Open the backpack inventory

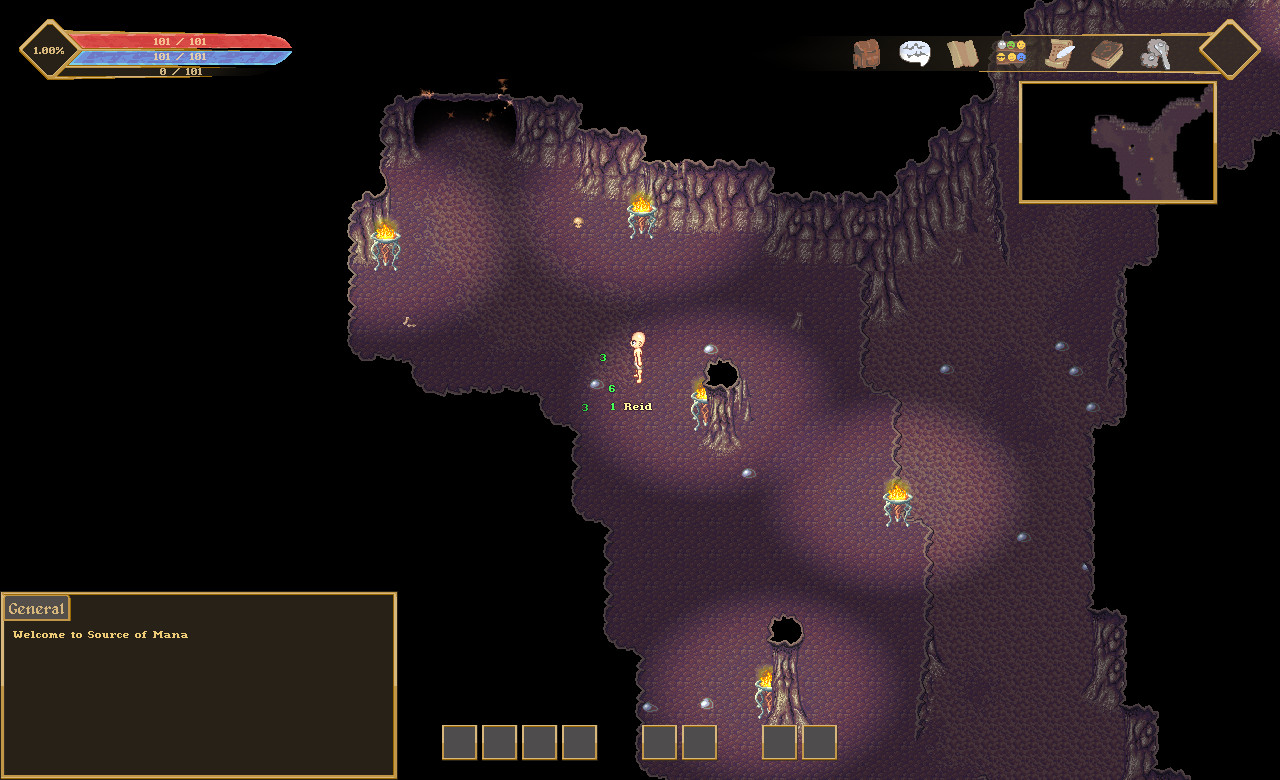866,53
